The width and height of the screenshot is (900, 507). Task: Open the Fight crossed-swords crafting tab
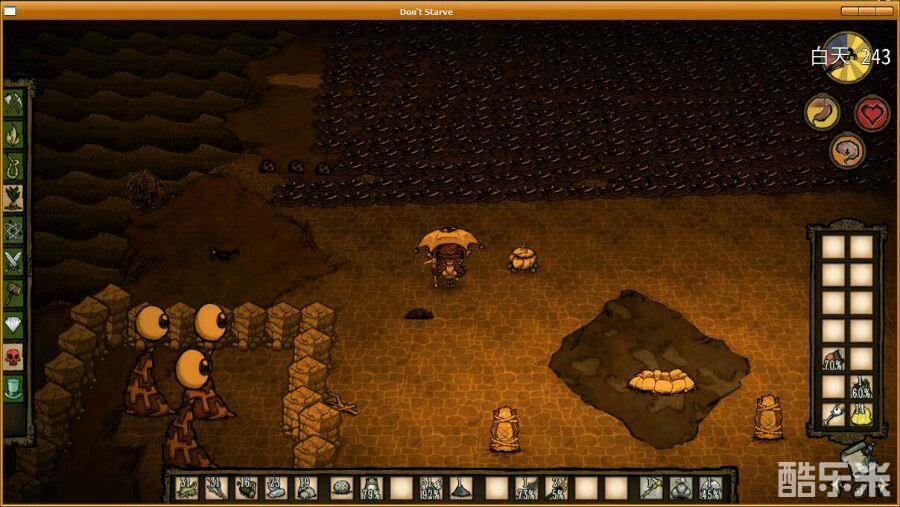pos(14,260)
